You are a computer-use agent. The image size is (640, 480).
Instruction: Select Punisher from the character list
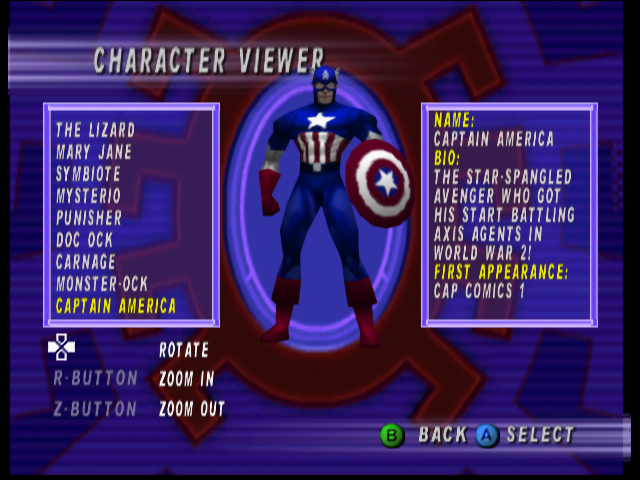coord(89,218)
